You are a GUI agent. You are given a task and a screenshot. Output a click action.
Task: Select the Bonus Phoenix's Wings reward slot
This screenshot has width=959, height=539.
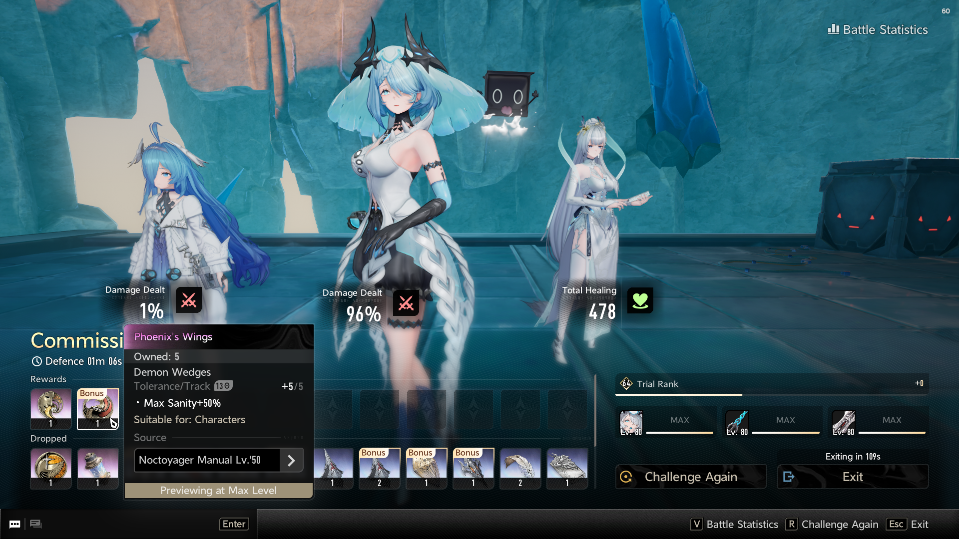click(x=98, y=409)
